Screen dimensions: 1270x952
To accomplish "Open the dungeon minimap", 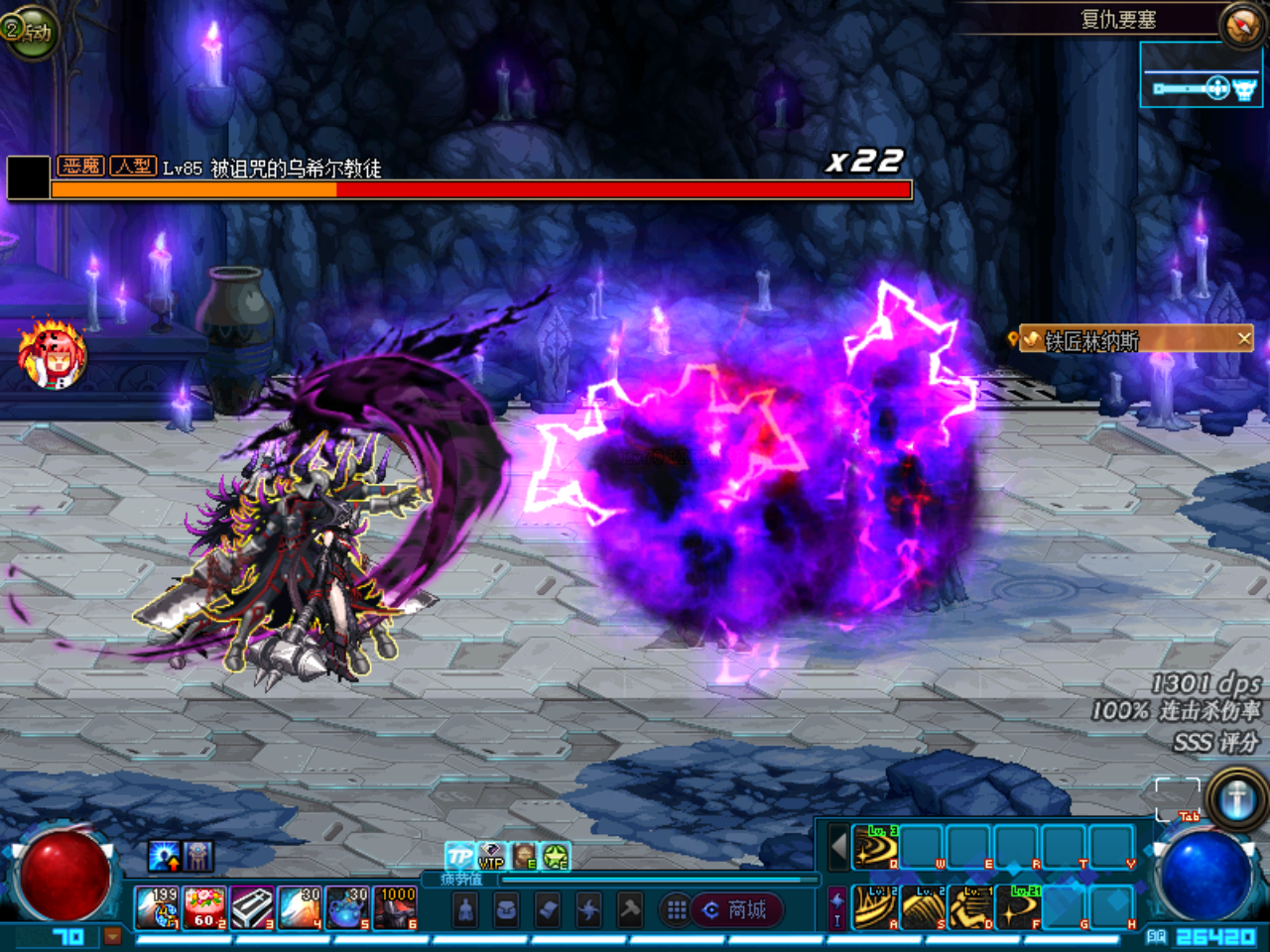I will [1203, 89].
